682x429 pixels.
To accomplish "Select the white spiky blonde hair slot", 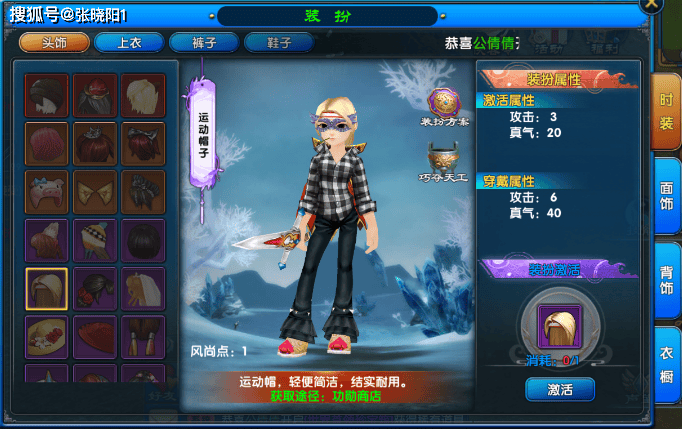I will tap(142, 95).
